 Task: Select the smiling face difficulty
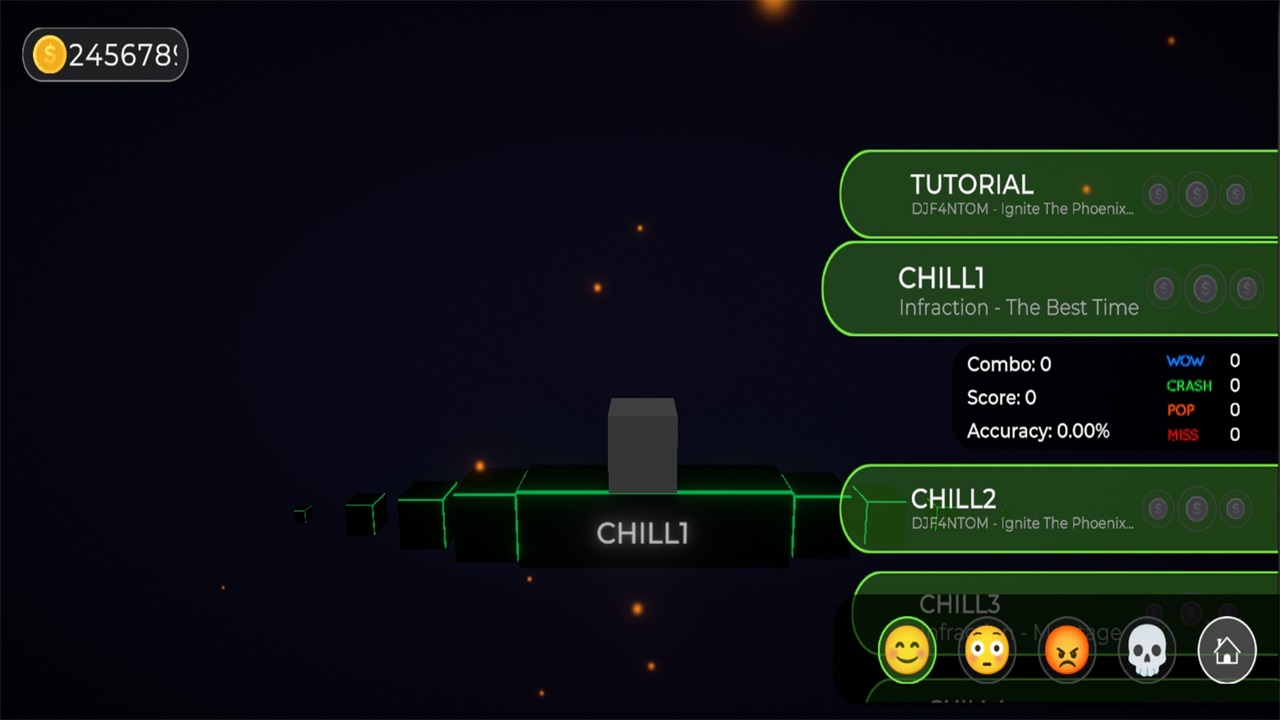(x=907, y=651)
